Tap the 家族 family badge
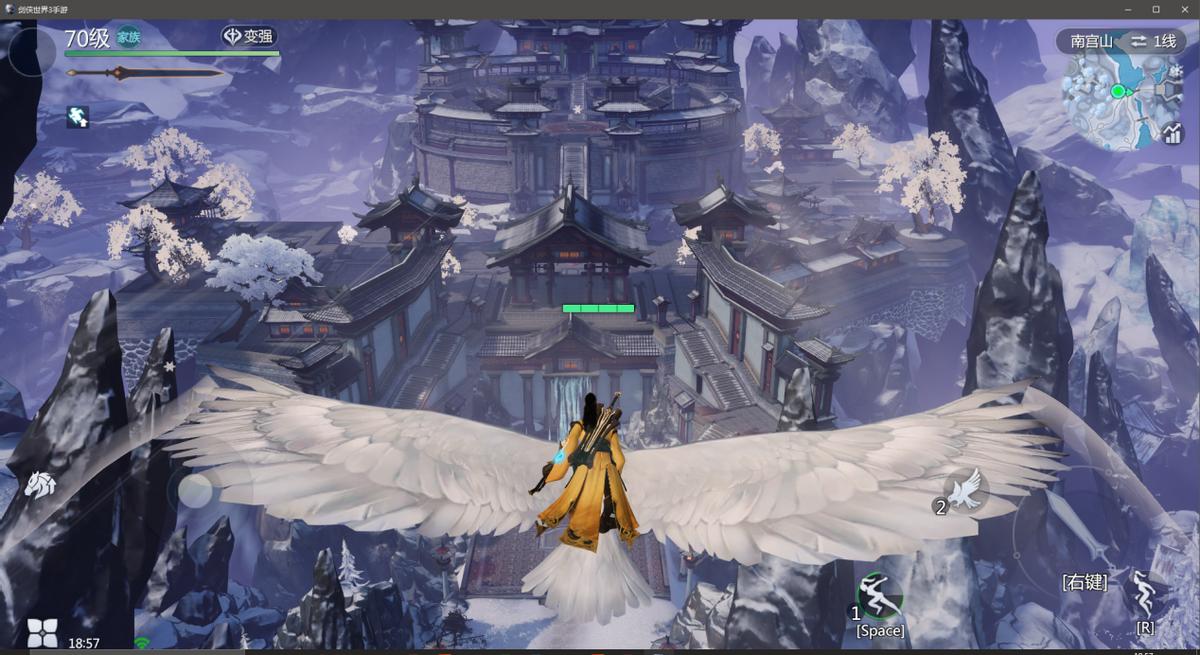The width and height of the screenshot is (1200, 655). [x=129, y=37]
